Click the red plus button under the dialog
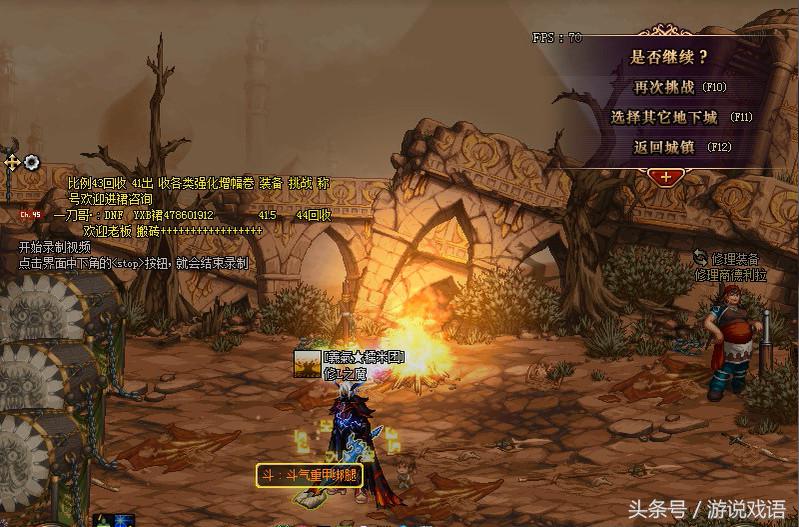 click(666, 177)
